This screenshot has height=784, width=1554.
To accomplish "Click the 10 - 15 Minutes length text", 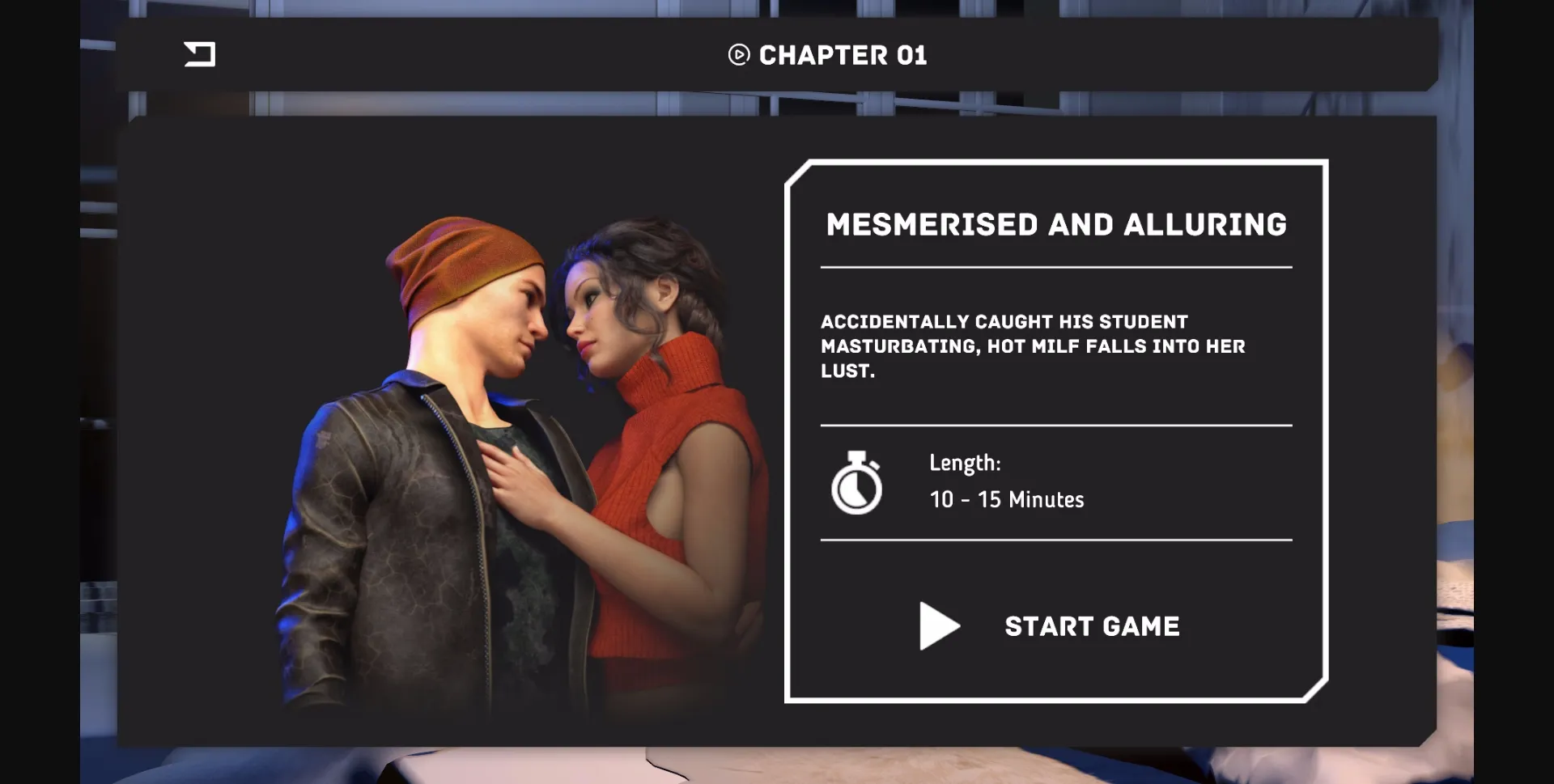I will tap(1008, 499).
